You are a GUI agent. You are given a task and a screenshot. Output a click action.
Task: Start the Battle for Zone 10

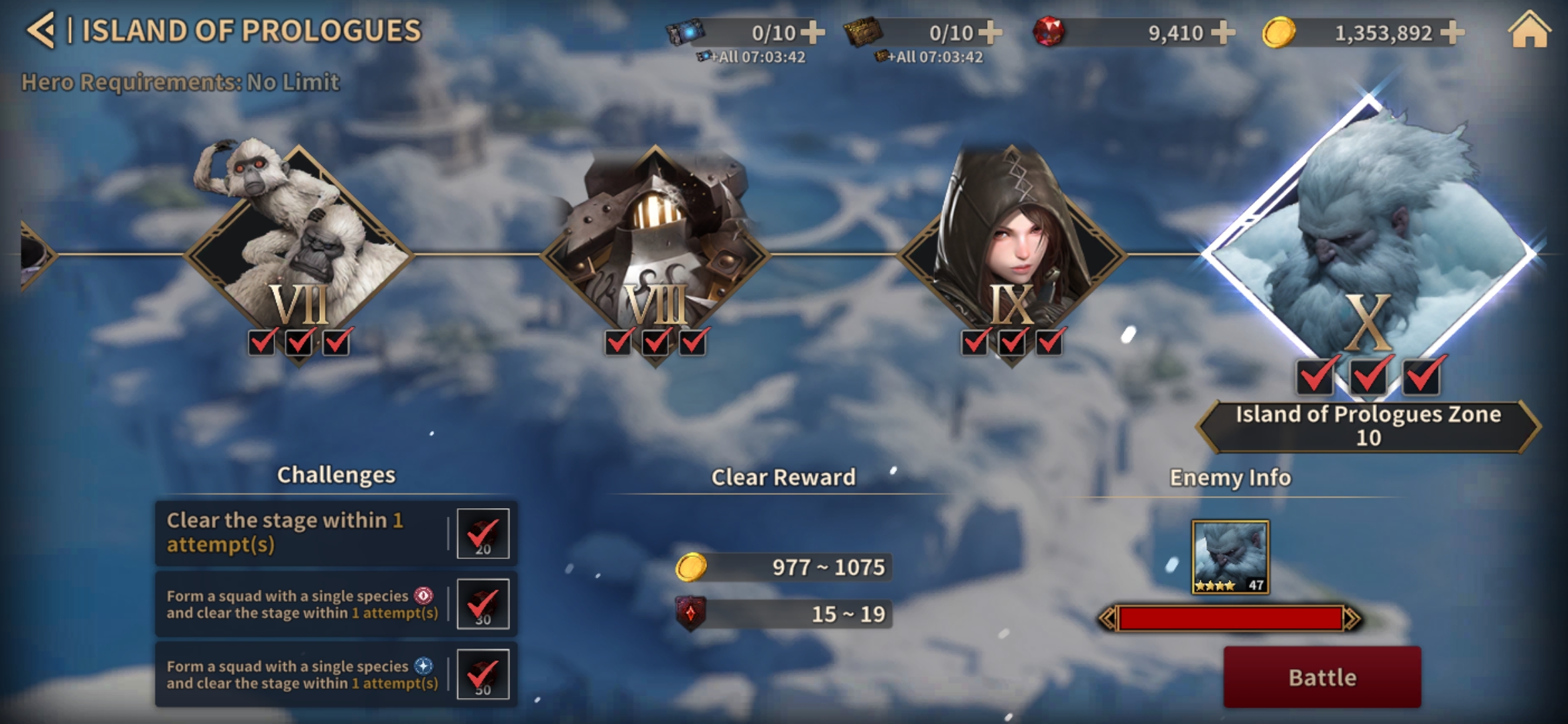[x=1321, y=677]
